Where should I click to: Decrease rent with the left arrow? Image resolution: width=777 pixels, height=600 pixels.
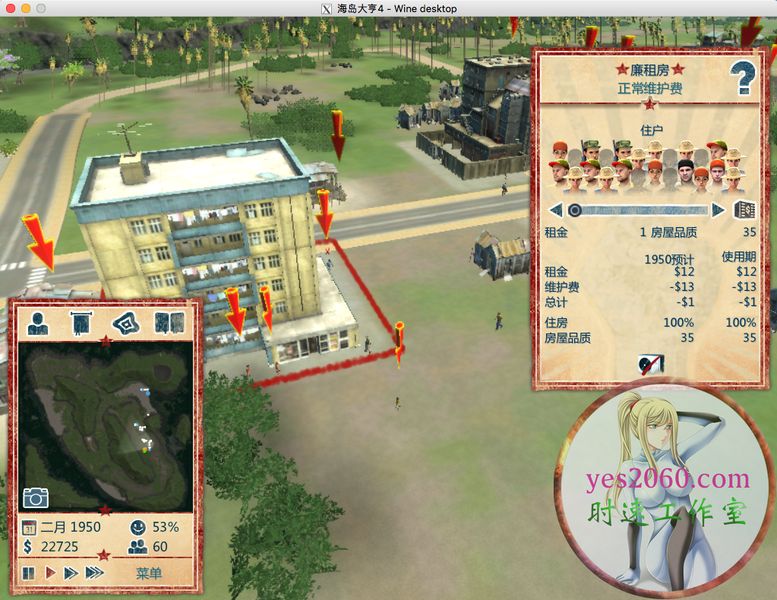pos(555,210)
